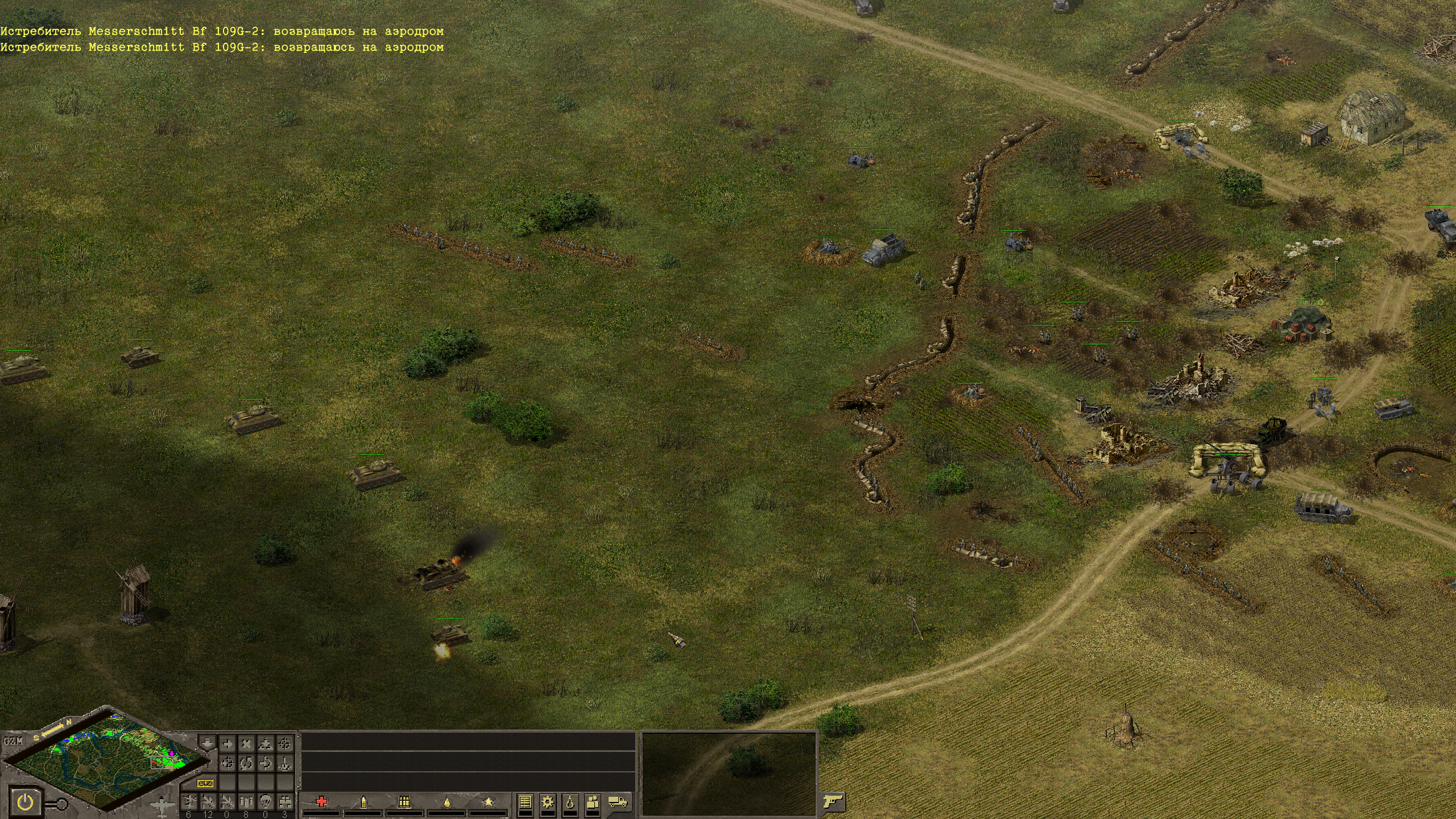Click the yellow-highlighted button beside the empty slots
The width and height of the screenshot is (1456, 819).
205,783
